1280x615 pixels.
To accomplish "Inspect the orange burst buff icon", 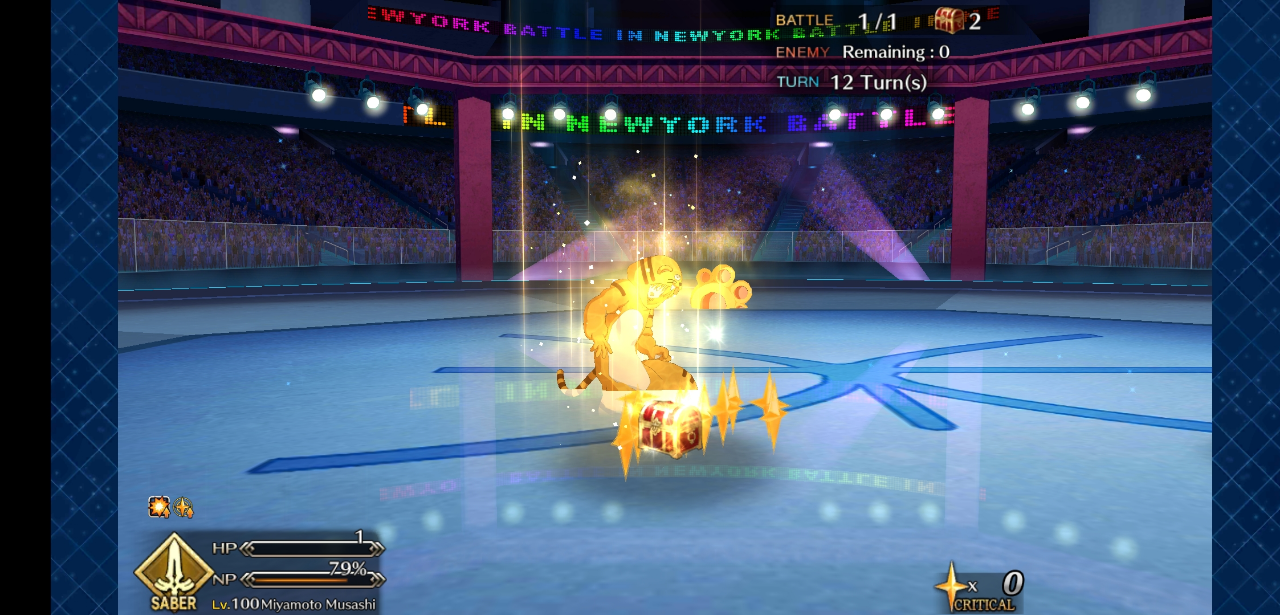I will click(x=159, y=507).
